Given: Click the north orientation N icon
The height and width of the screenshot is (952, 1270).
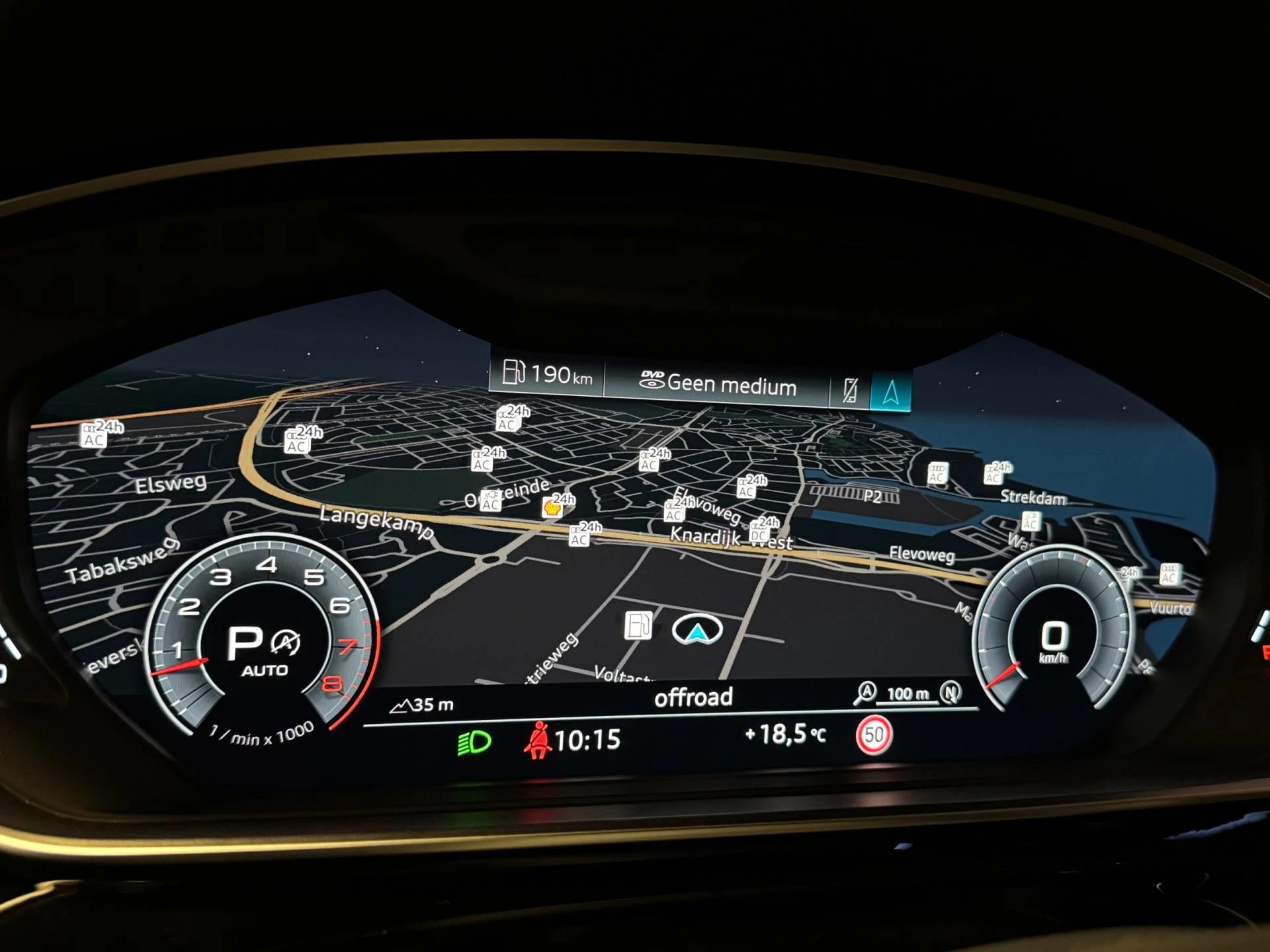Looking at the screenshot, I should pyautogui.click(x=951, y=692).
